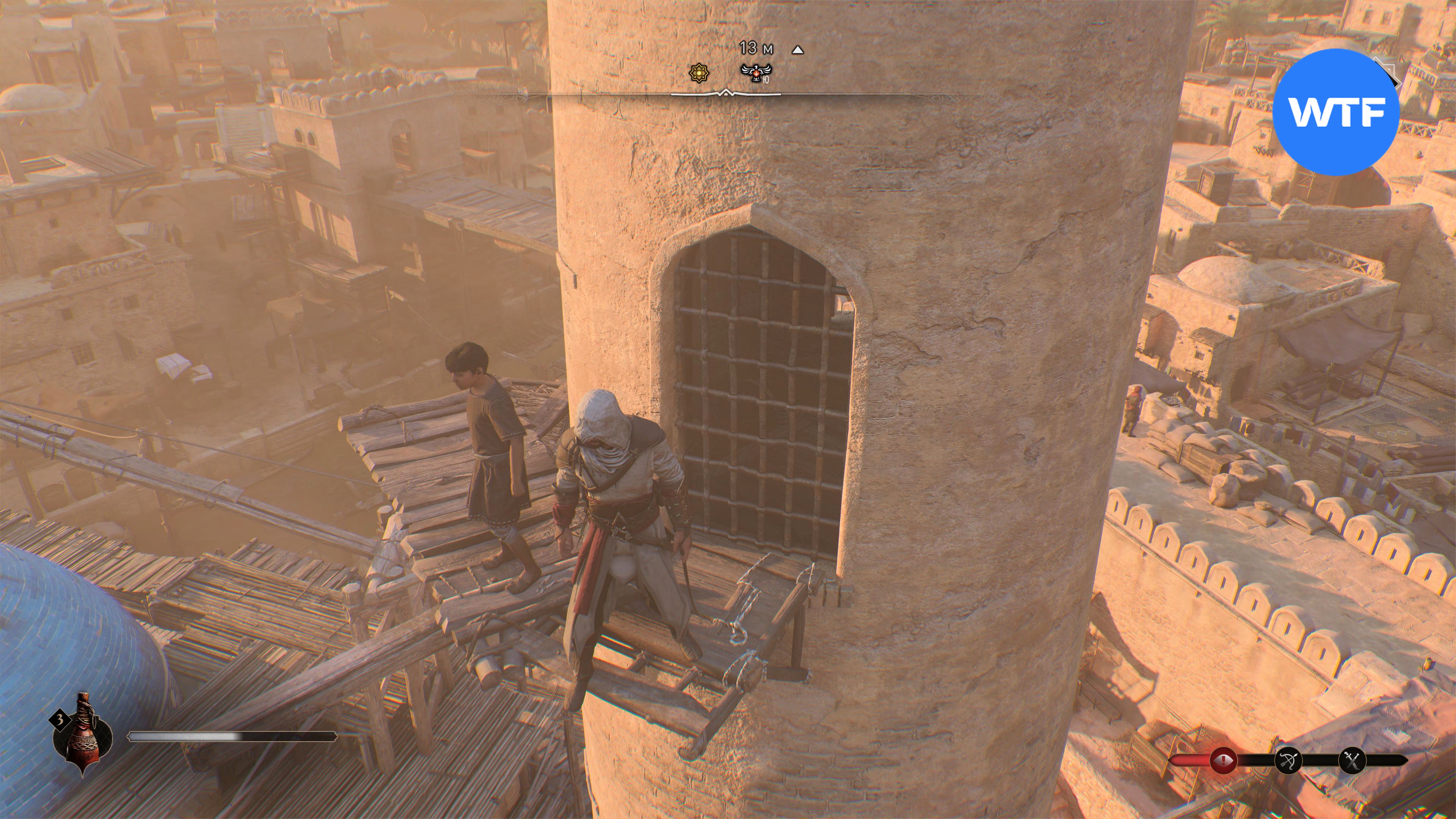Select the golden star quest marker on compass
This screenshot has width=1456, height=819.
pyautogui.click(x=698, y=73)
